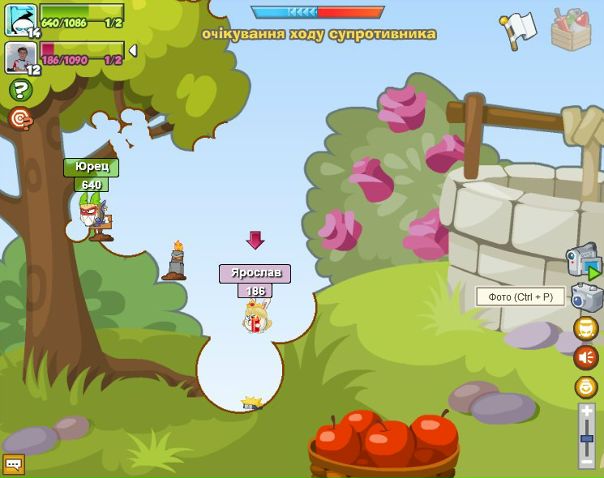The width and height of the screenshot is (604, 478).
Task: Toggle the sound speaker button
Action: point(586,357)
